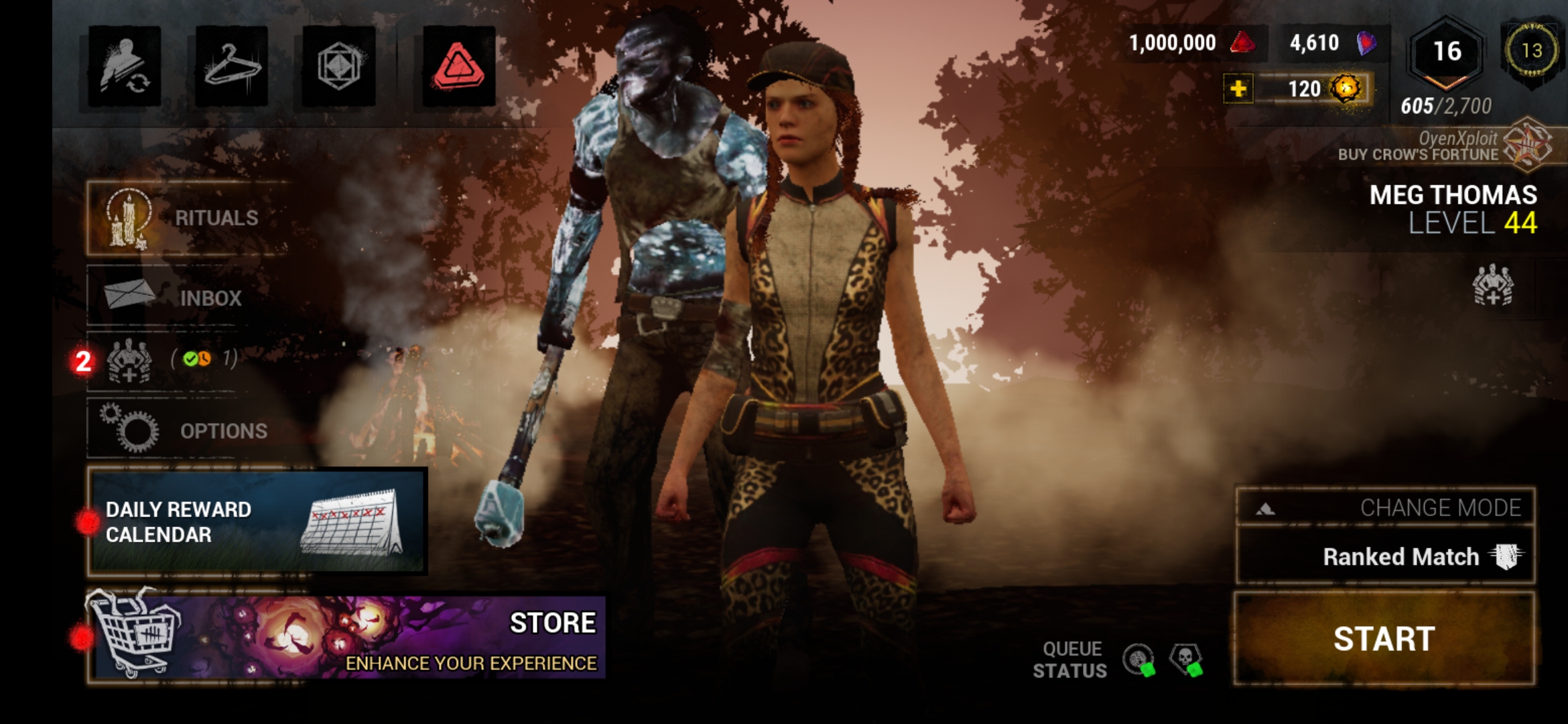
Task: Invite friends via the party plus icon
Action: 1492,286
